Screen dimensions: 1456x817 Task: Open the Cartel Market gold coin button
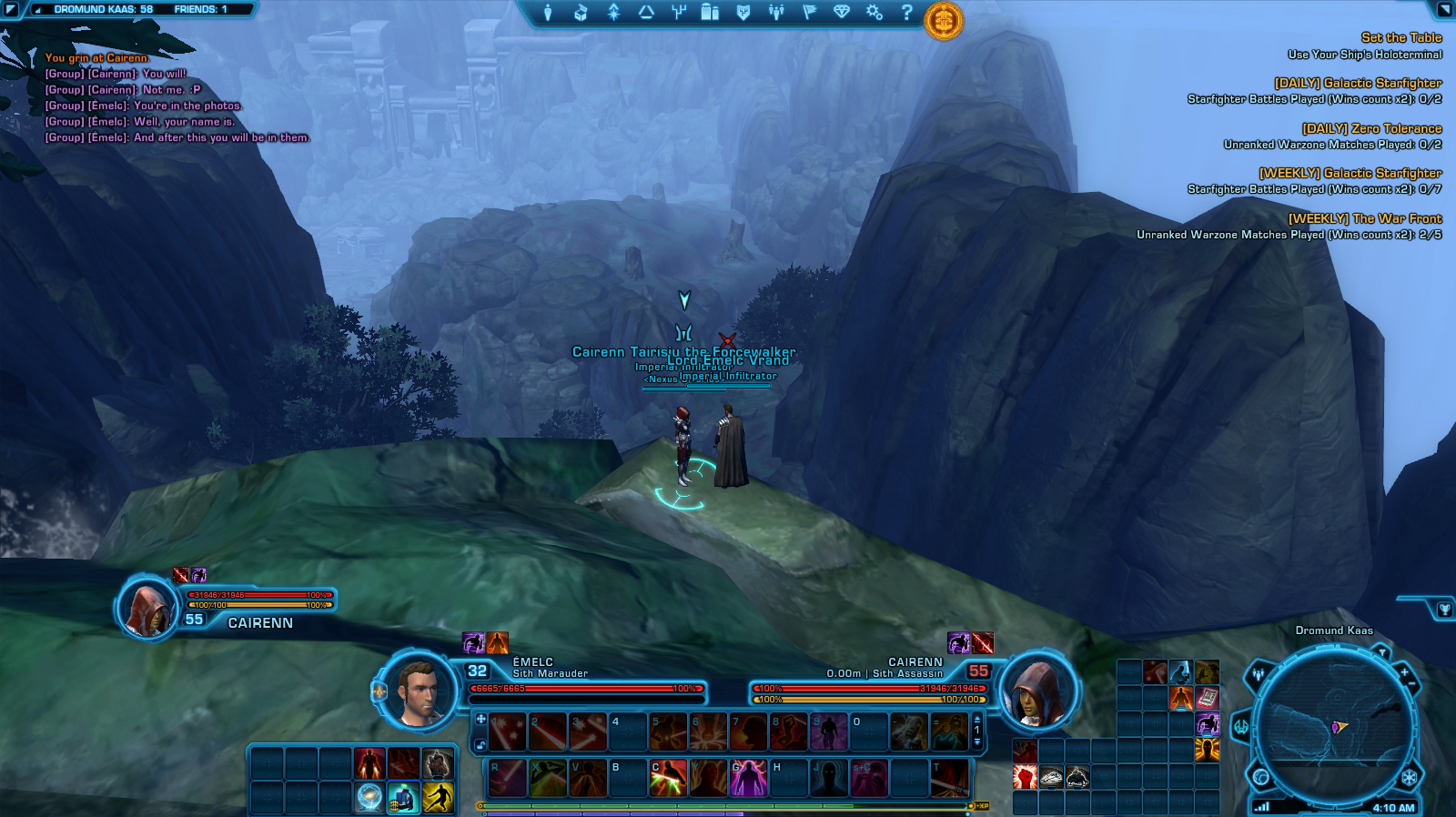944,20
